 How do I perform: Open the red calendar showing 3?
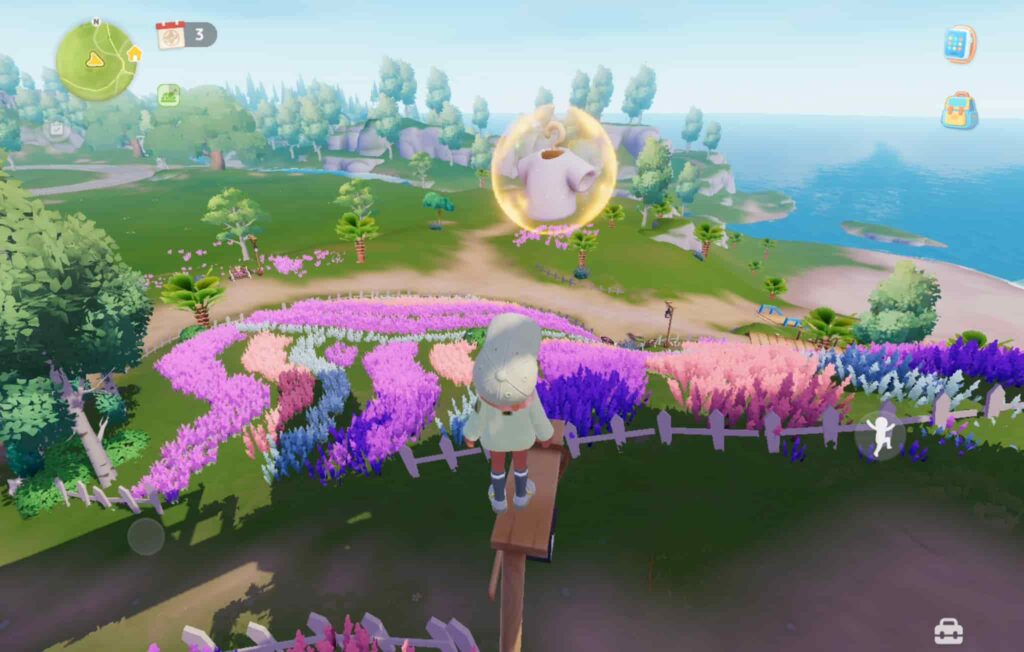point(172,35)
